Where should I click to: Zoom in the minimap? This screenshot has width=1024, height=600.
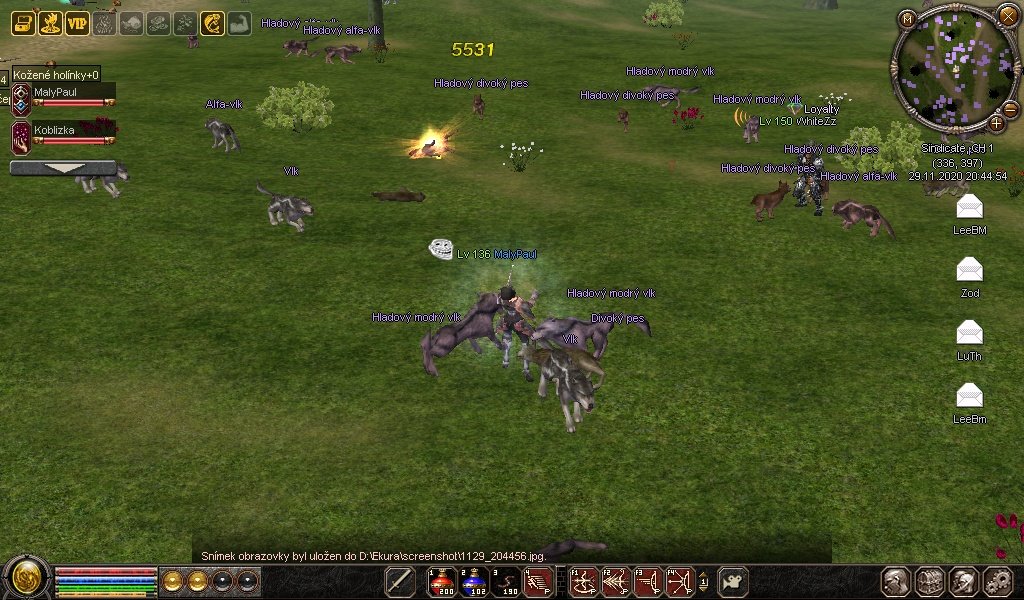996,123
